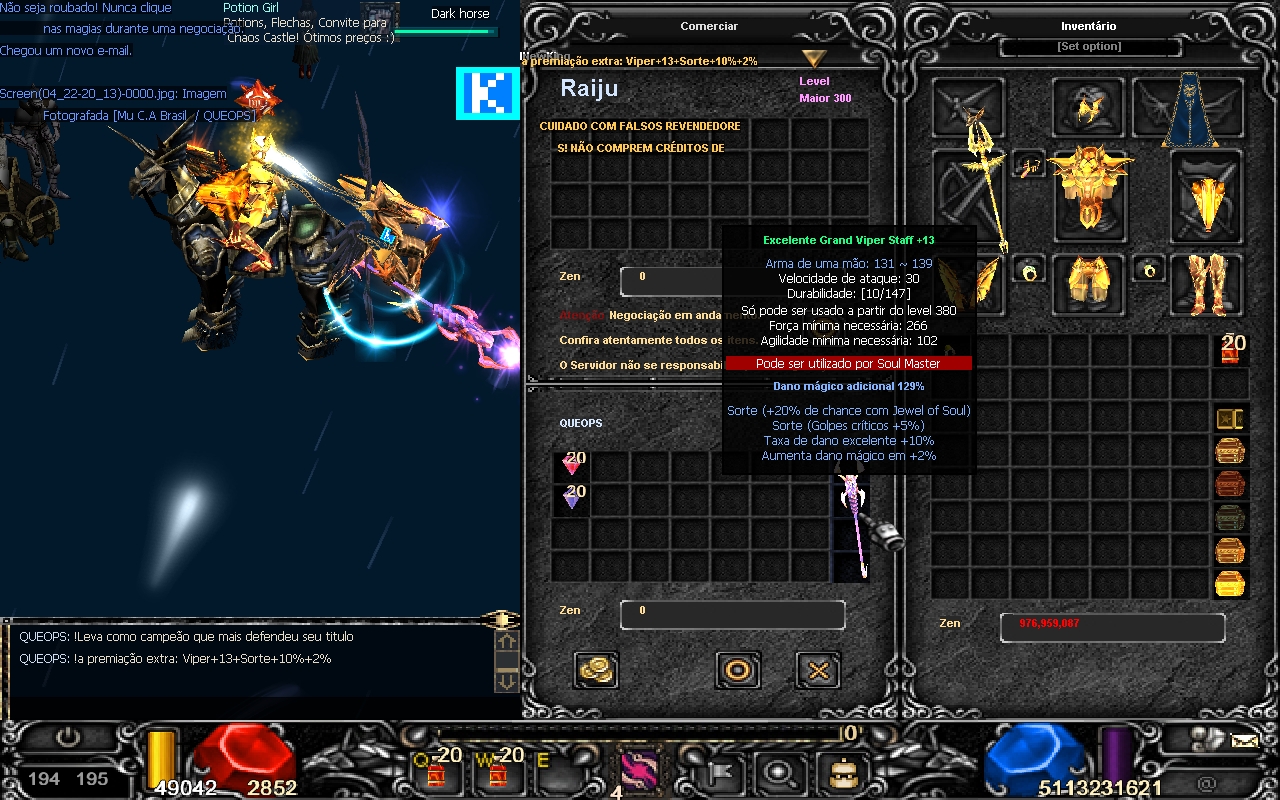The width and height of the screenshot is (1280, 800).
Task: Select the purple jewel stack in trade
Action: click(572, 498)
